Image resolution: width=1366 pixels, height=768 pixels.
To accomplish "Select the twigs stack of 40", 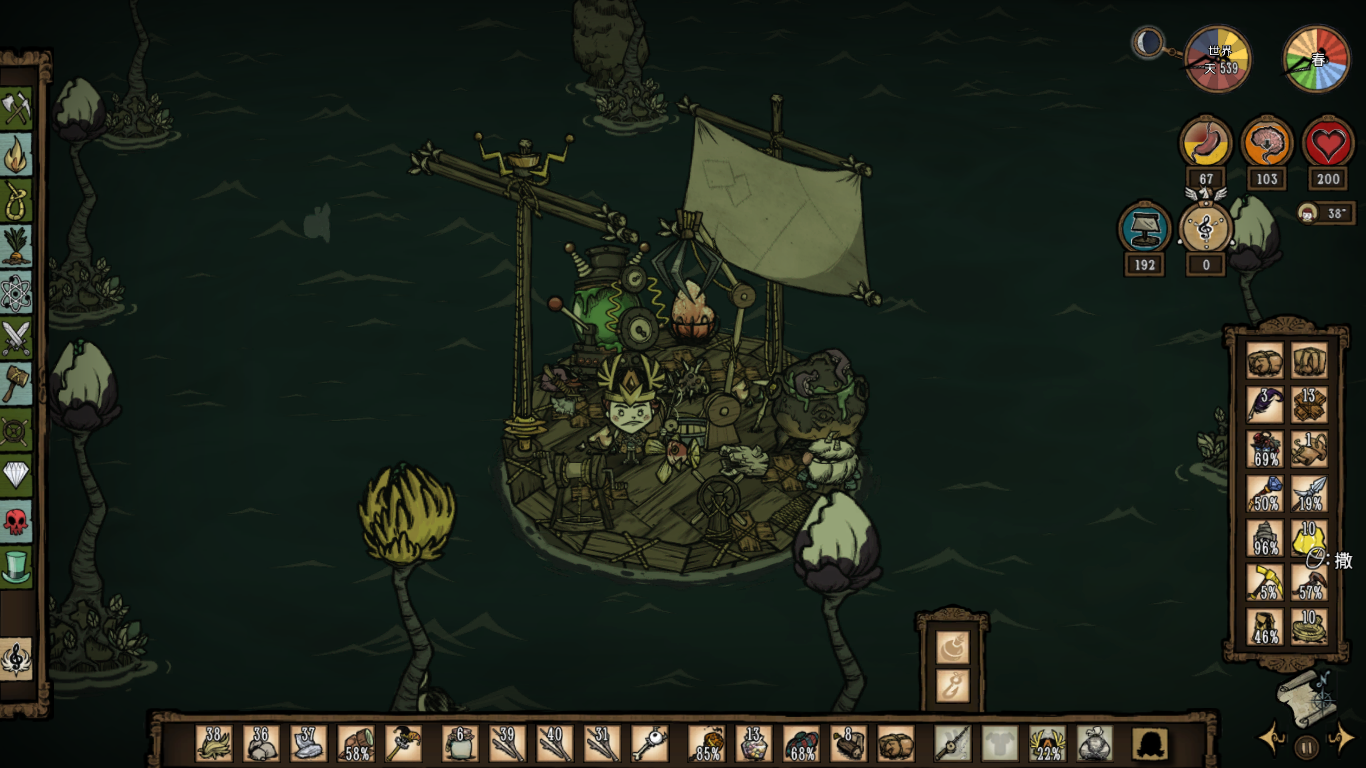I will 555,744.
